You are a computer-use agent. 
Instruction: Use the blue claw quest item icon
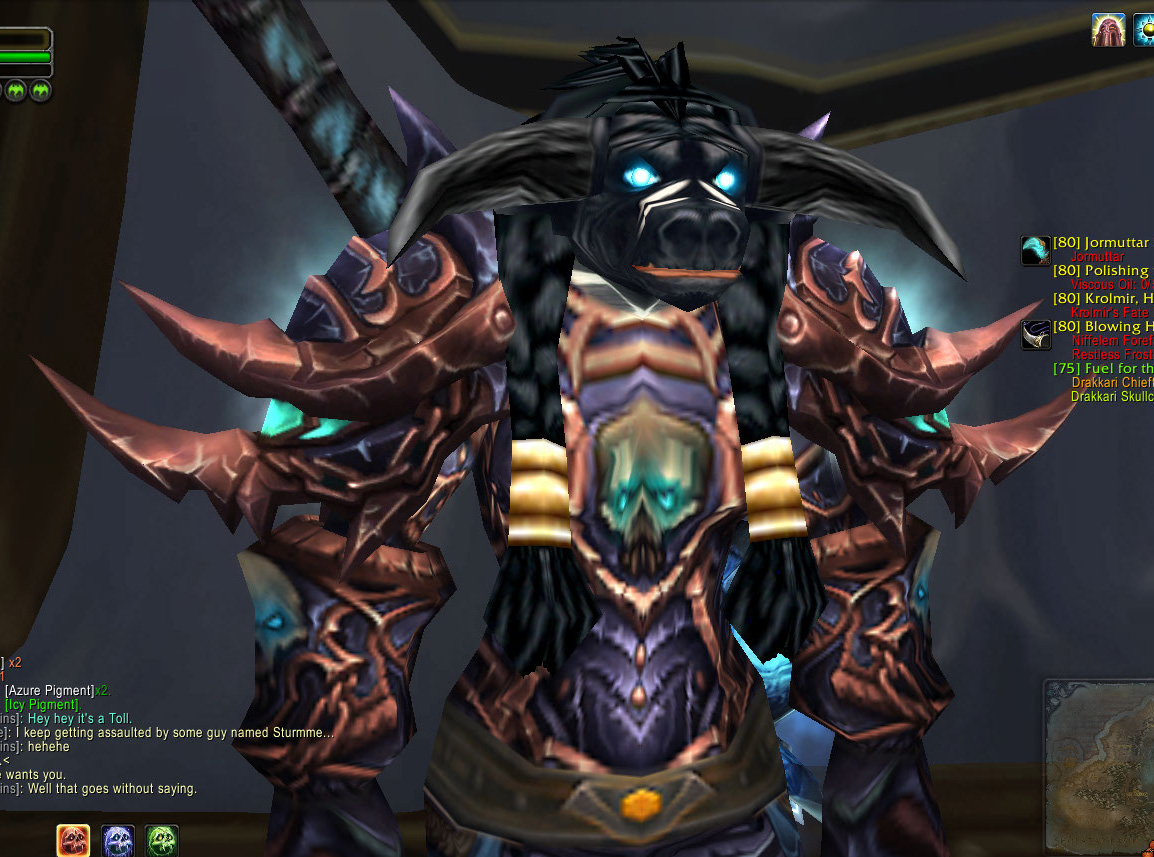tap(1035, 251)
